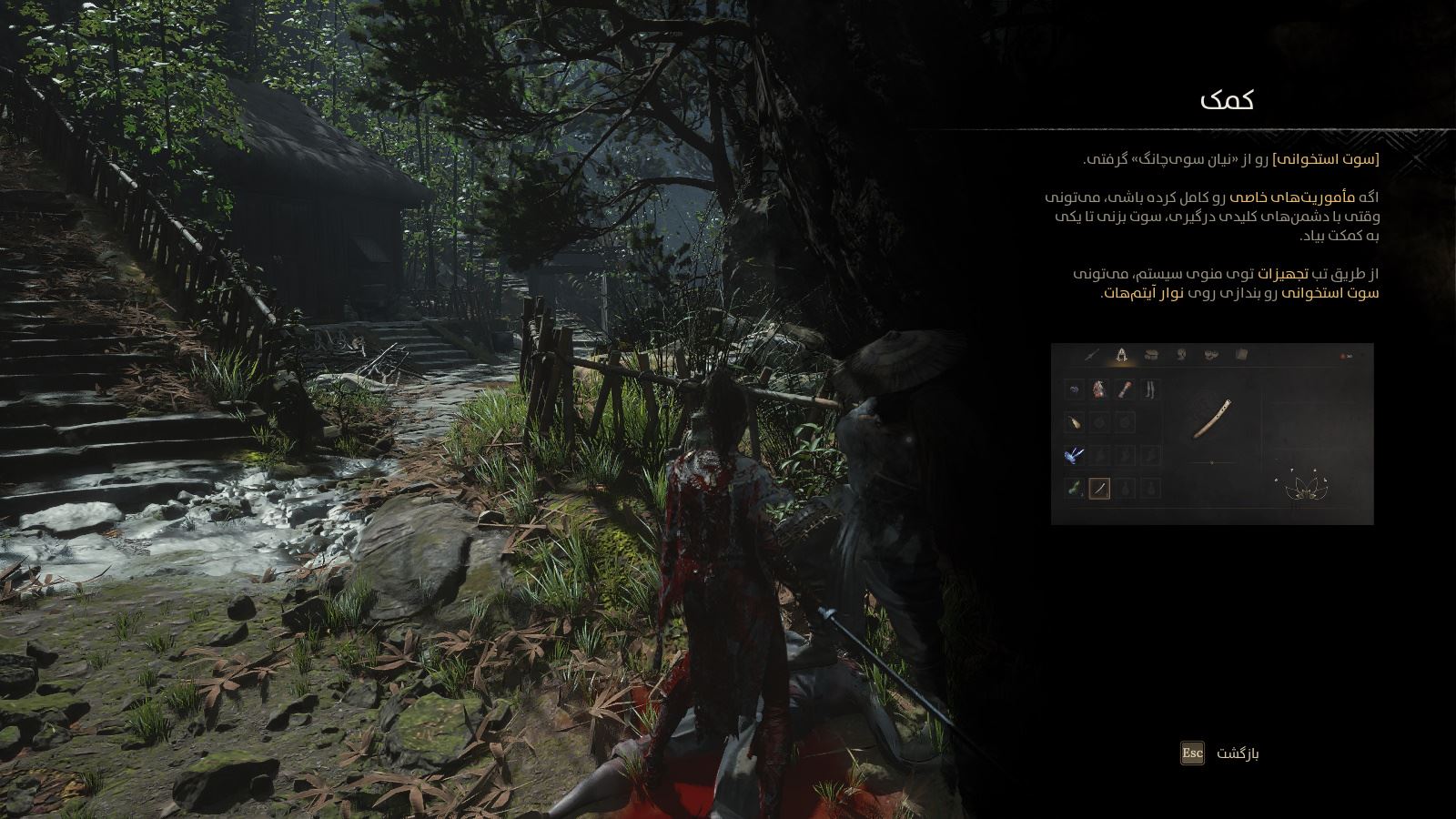Click the بازگشت (Back) button
The image size is (1456, 819).
click(x=1220, y=753)
